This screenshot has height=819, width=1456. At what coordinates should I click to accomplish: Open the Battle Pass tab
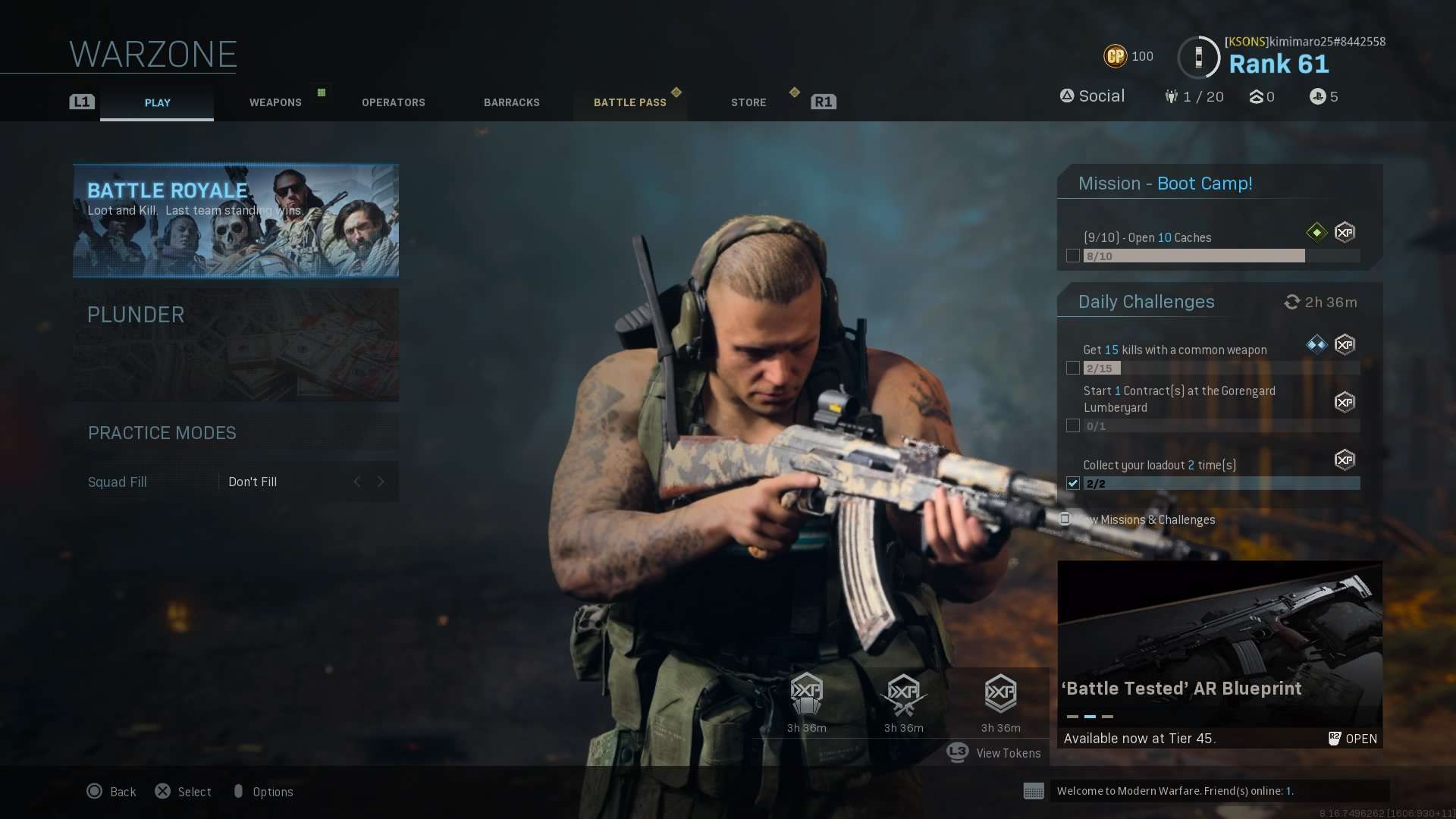[629, 102]
